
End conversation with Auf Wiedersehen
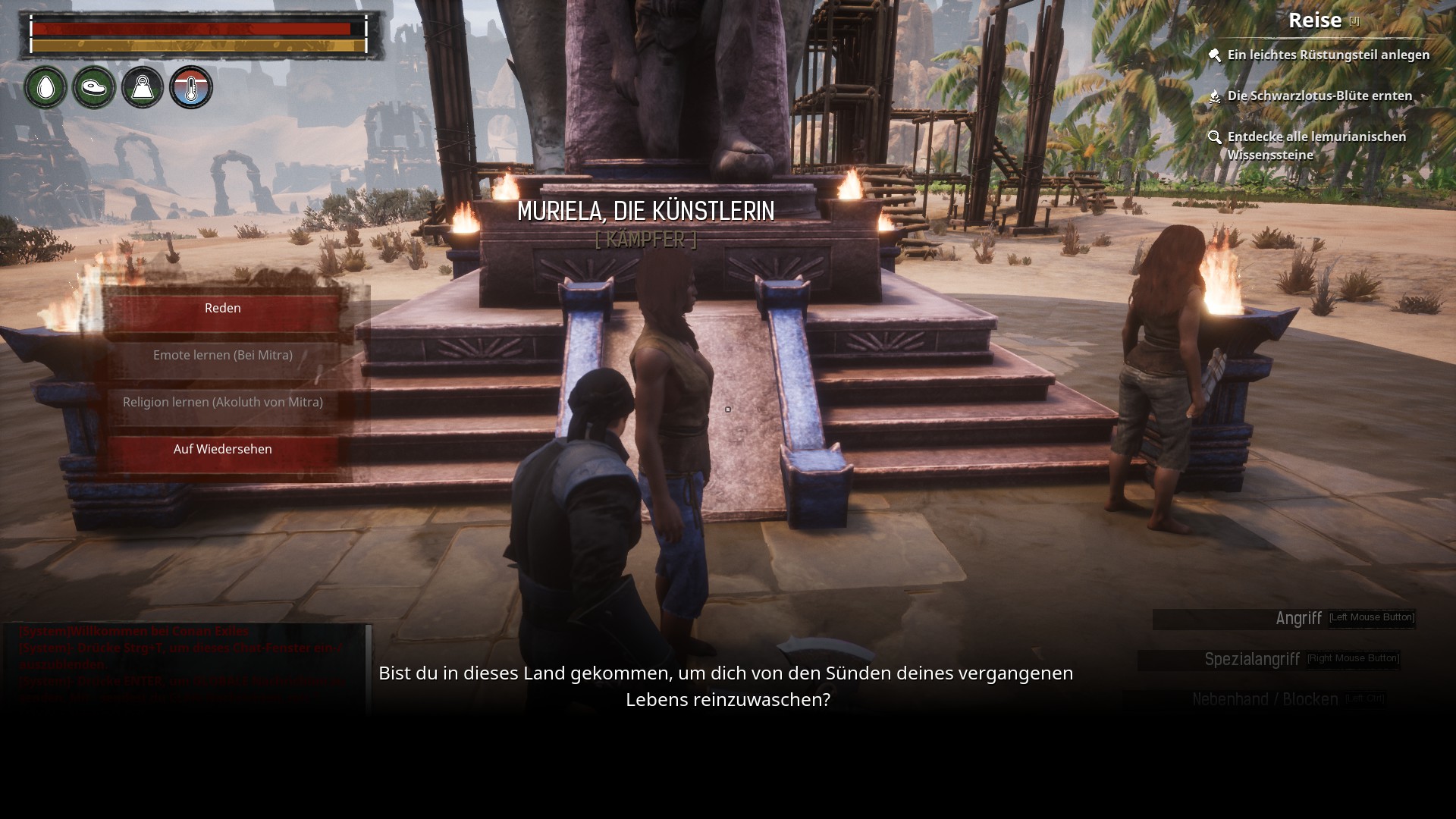[223, 450]
